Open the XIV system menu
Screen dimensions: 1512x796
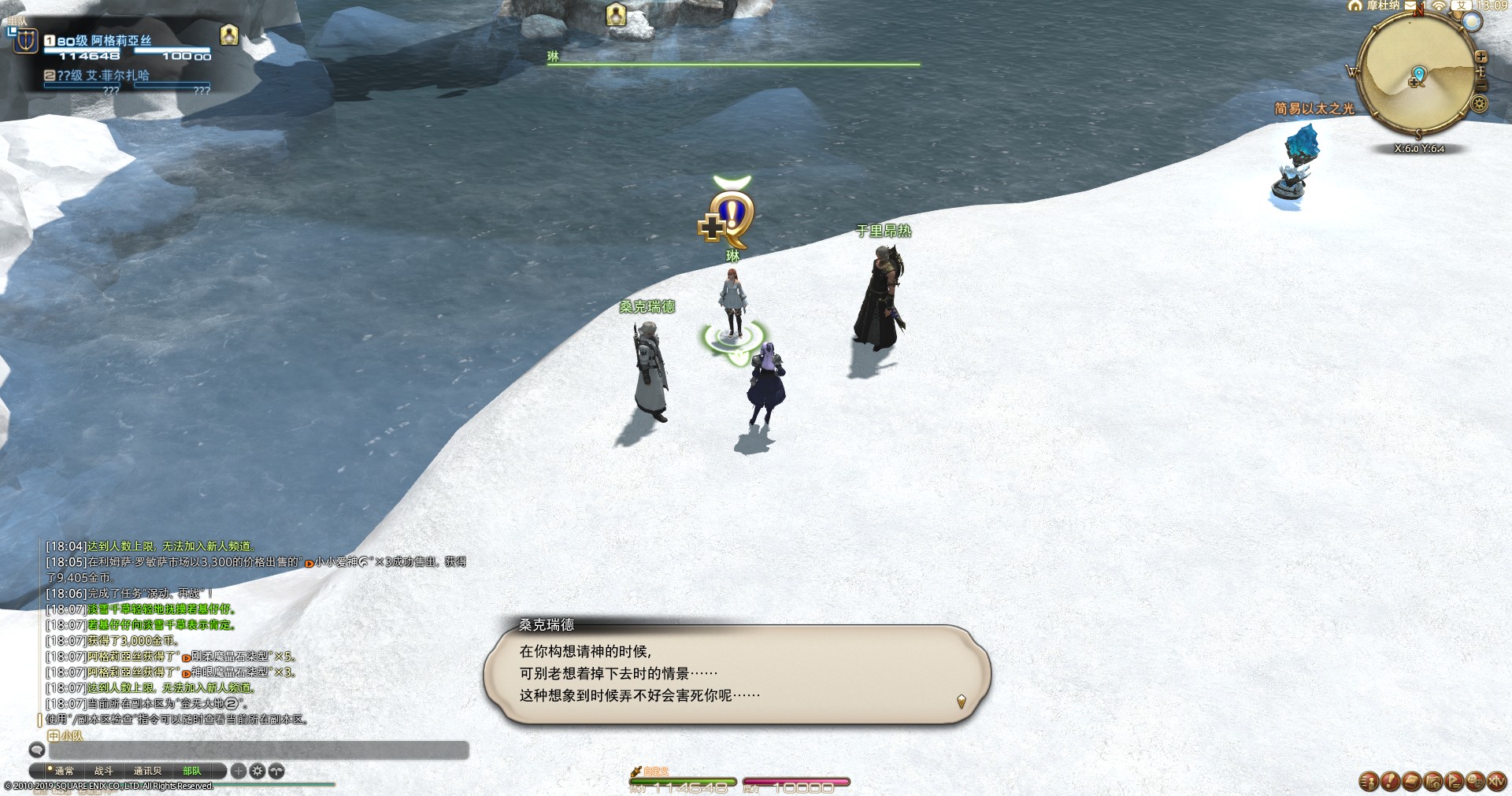point(1496,782)
